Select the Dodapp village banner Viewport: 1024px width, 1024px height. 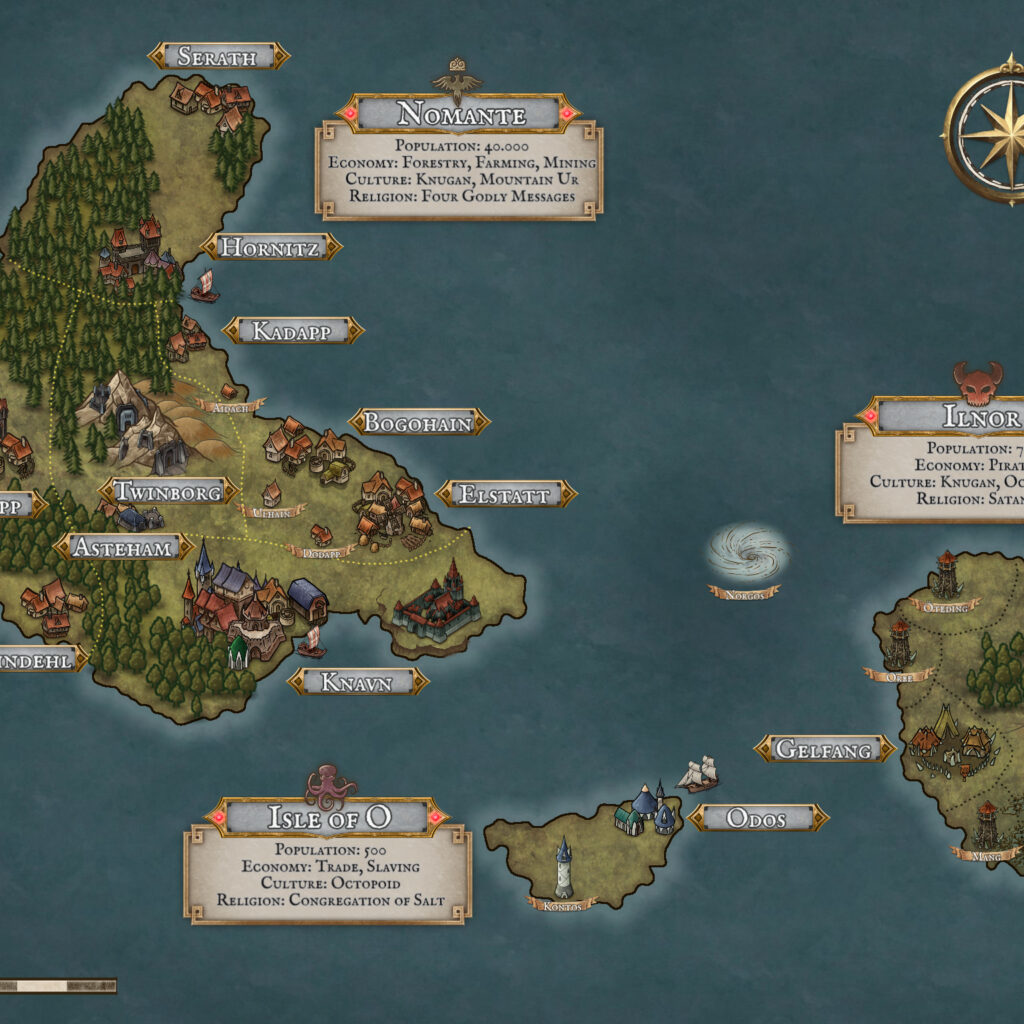click(320, 551)
